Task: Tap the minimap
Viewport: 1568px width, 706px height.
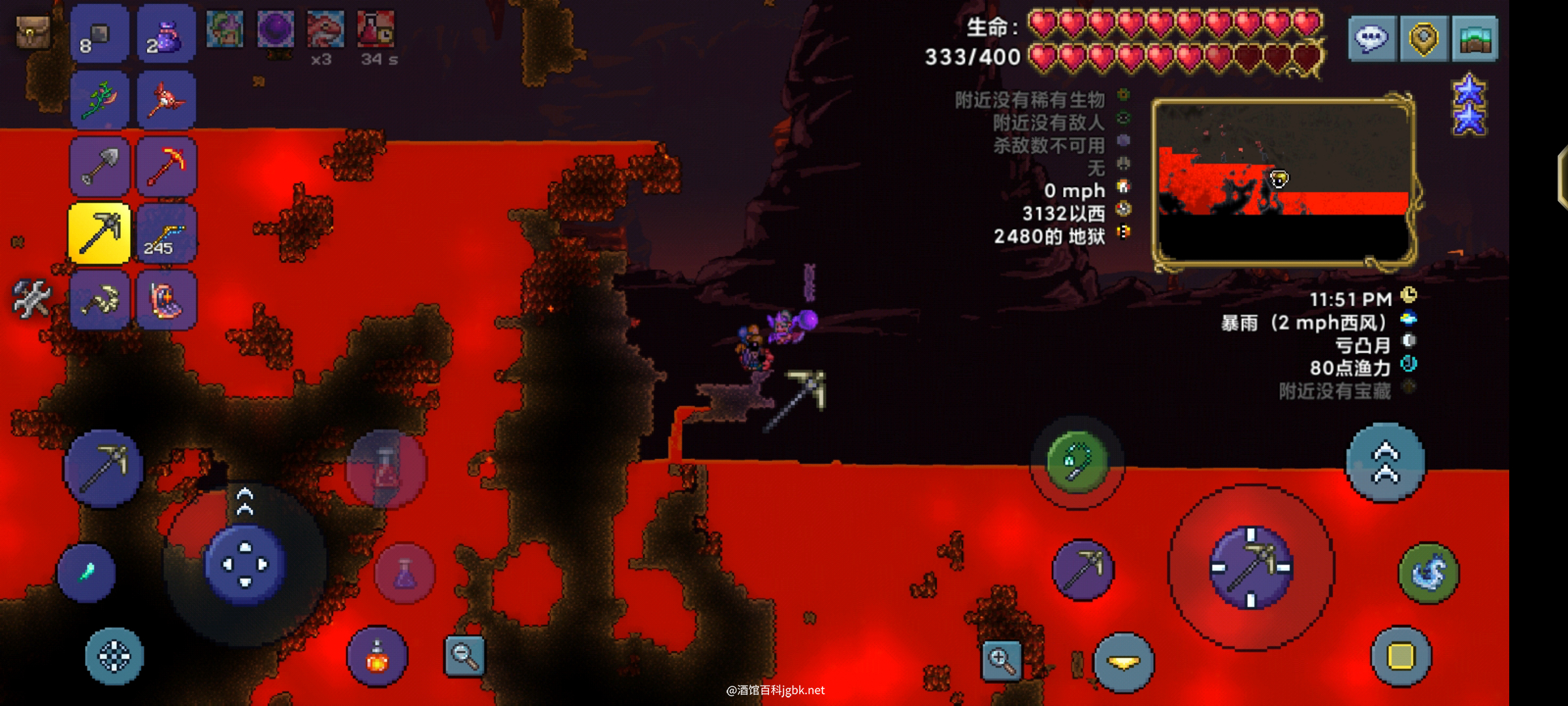Action: click(x=1283, y=182)
